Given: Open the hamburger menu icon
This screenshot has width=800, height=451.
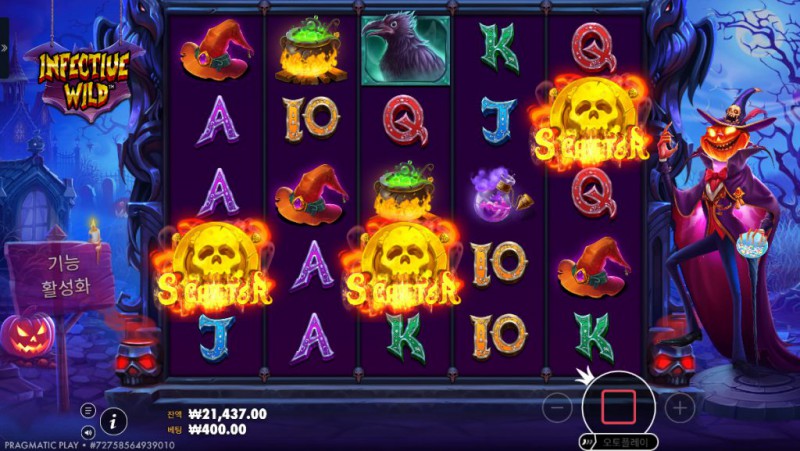Looking at the screenshot, I should point(88,411).
